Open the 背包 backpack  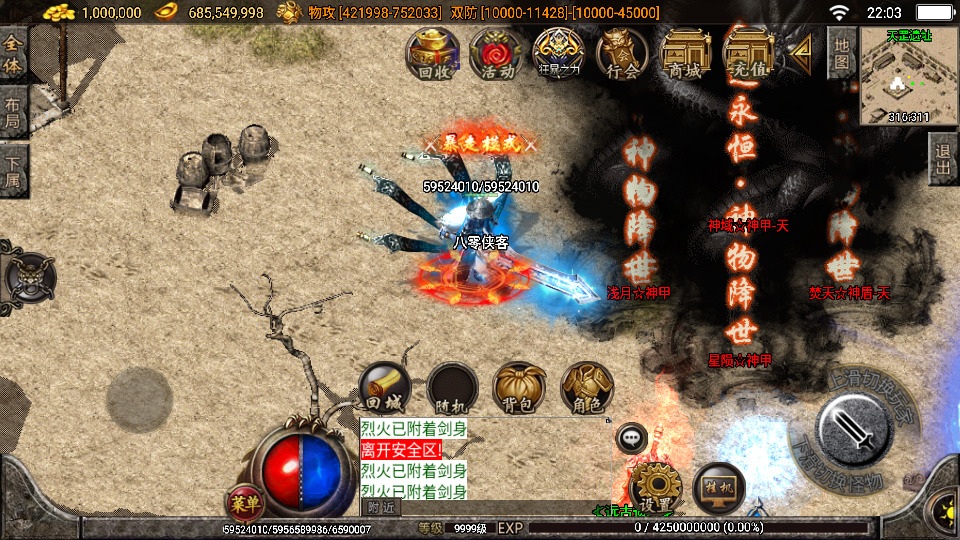coord(519,388)
